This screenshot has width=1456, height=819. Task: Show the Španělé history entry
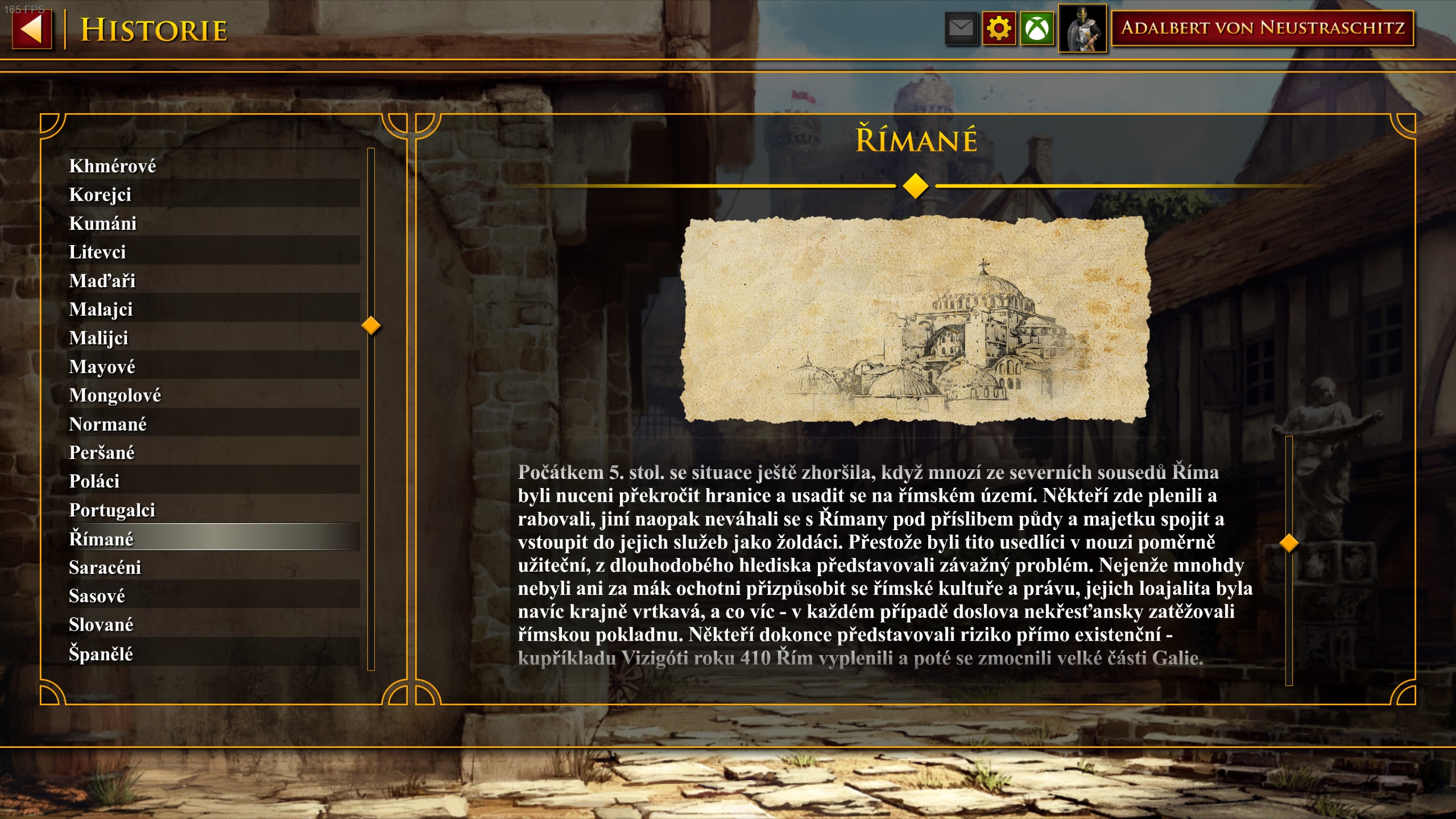click(x=101, y=653)
